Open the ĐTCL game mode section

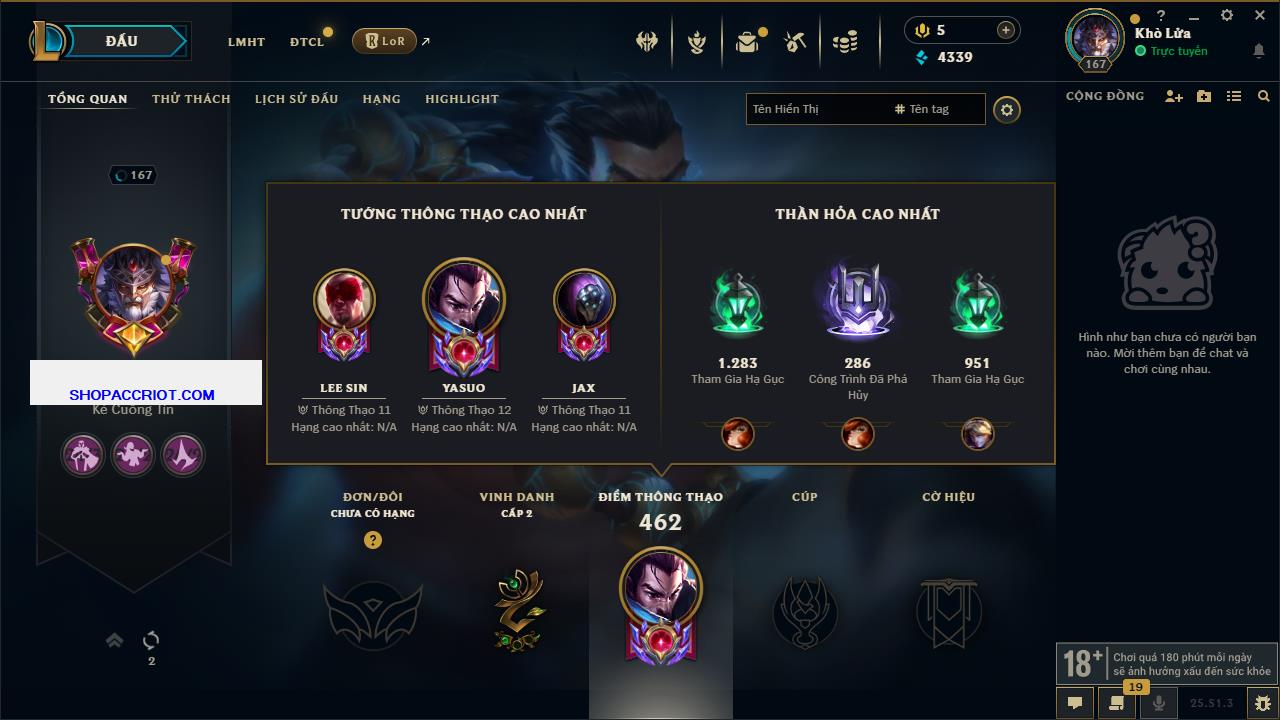tap(307, 42)
